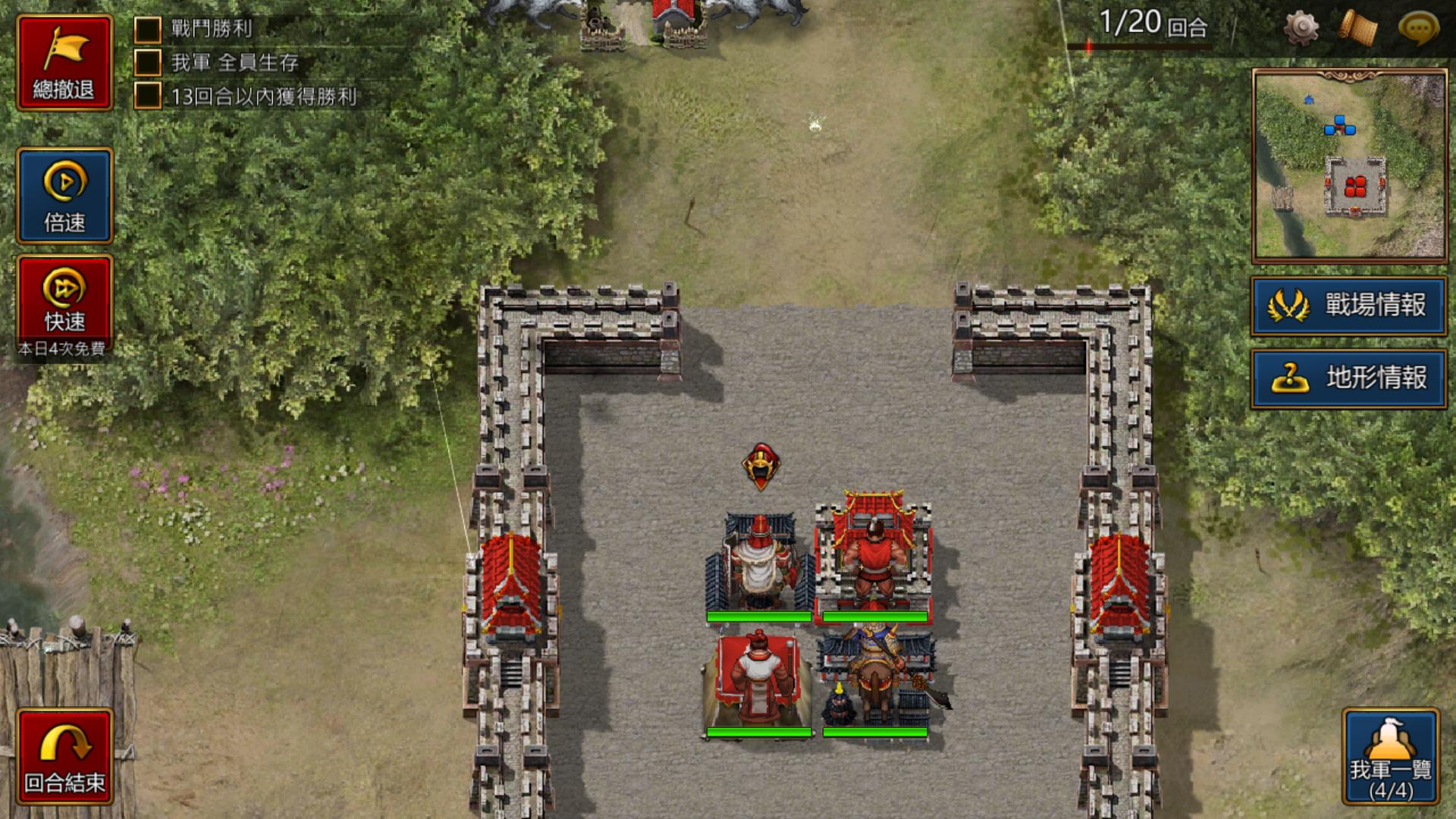Open the scroll log icon
Image resolution: width=1456 pixels, height=819 pixels.
pos(1357,28)
